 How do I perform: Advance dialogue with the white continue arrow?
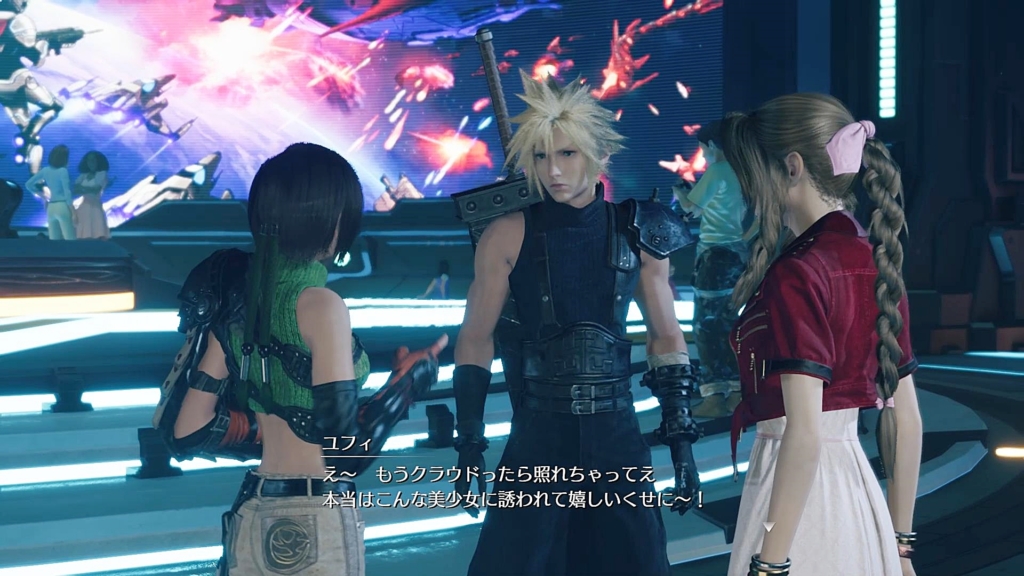(767, 526)
